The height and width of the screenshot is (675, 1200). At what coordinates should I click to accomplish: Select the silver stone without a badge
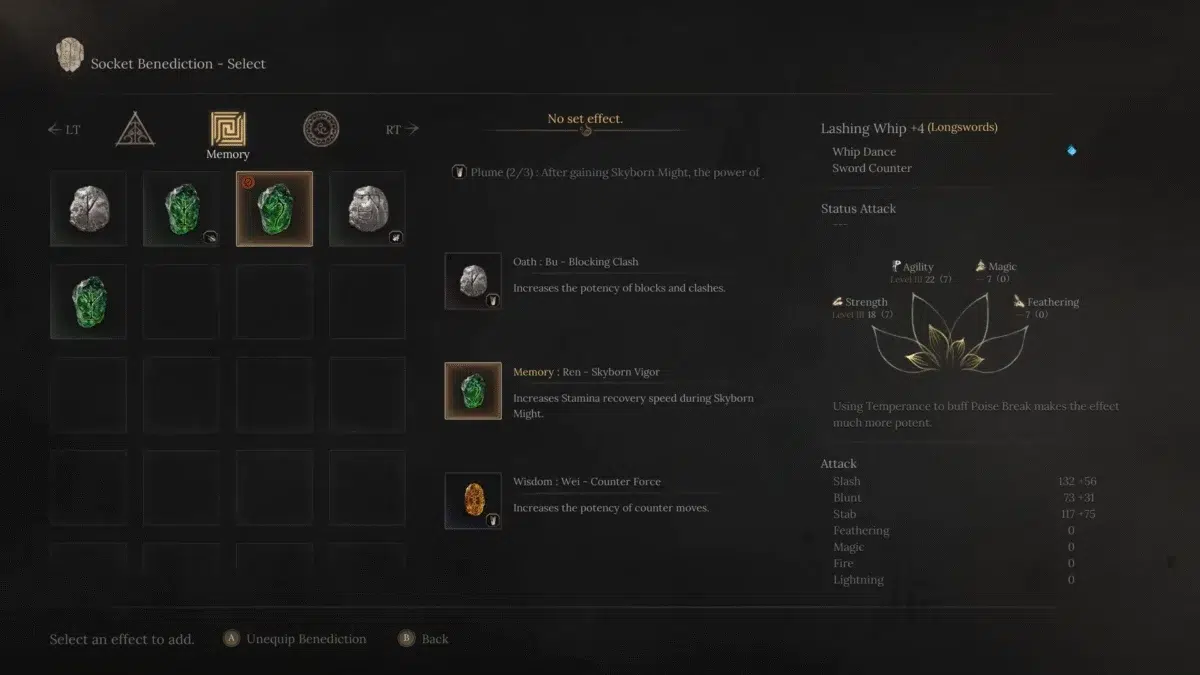(x=88, y=208)
